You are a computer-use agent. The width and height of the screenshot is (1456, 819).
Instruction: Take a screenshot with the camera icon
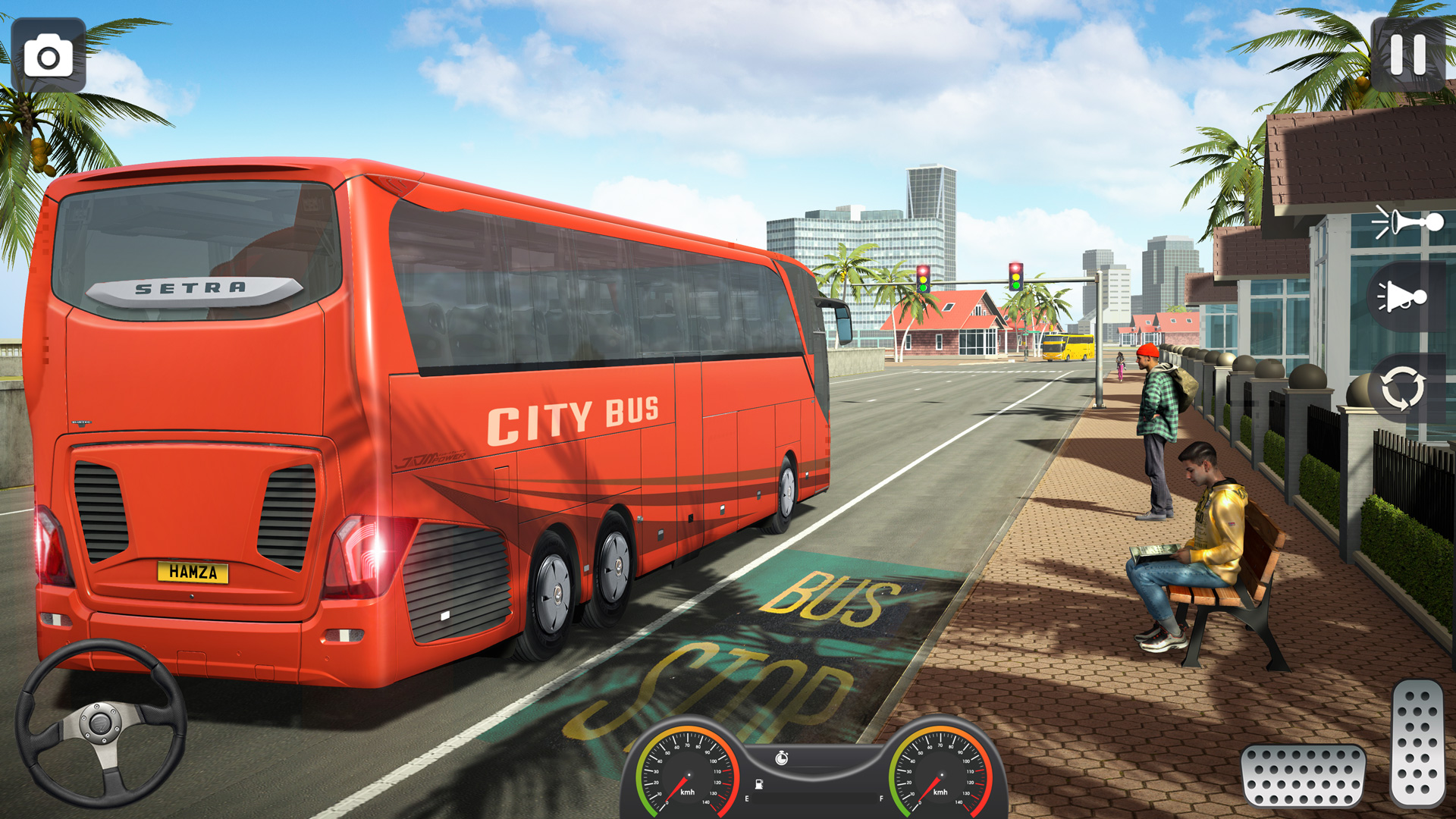pos(47,53)
